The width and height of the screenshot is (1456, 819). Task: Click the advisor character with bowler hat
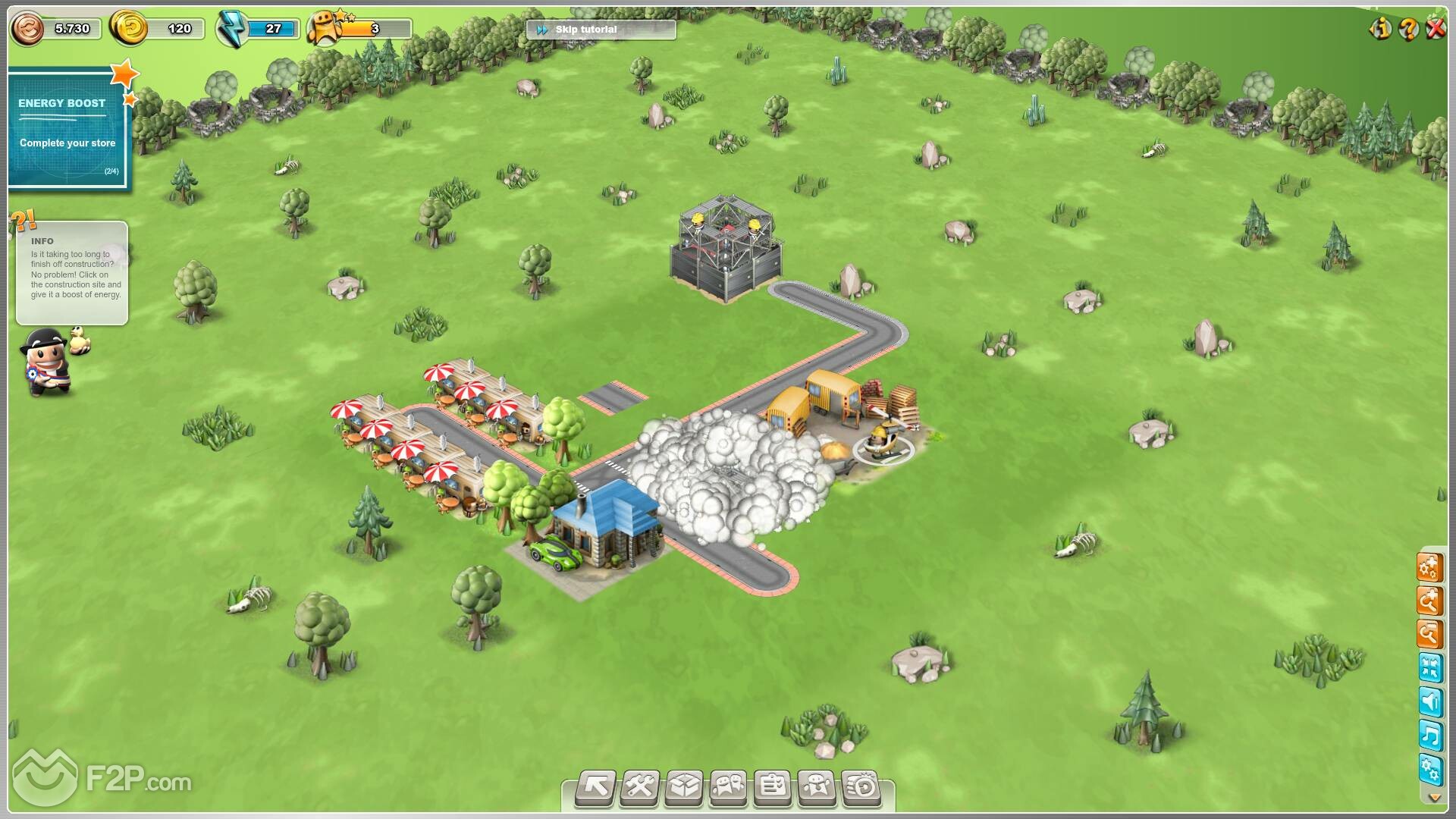pos(48,362)
